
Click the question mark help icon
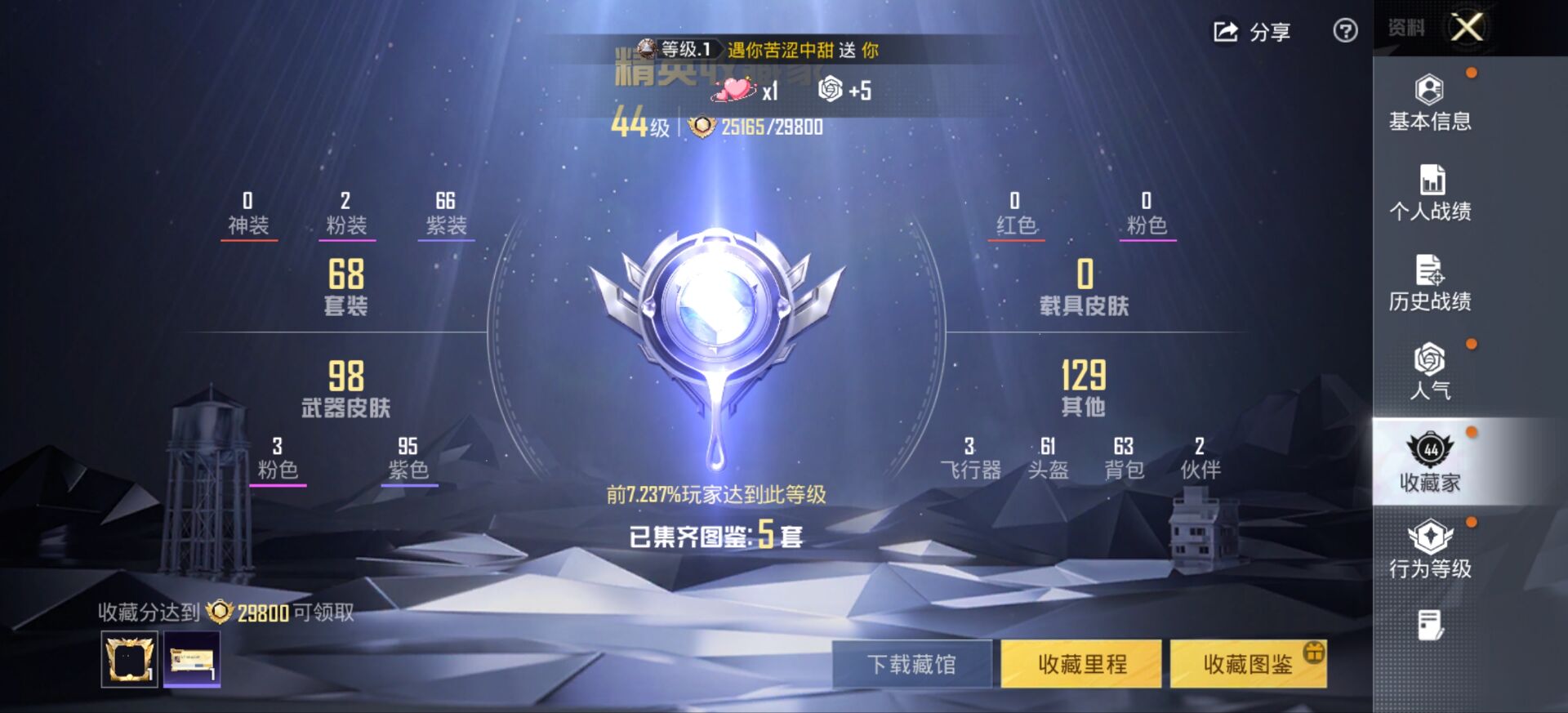point(1344,32)
